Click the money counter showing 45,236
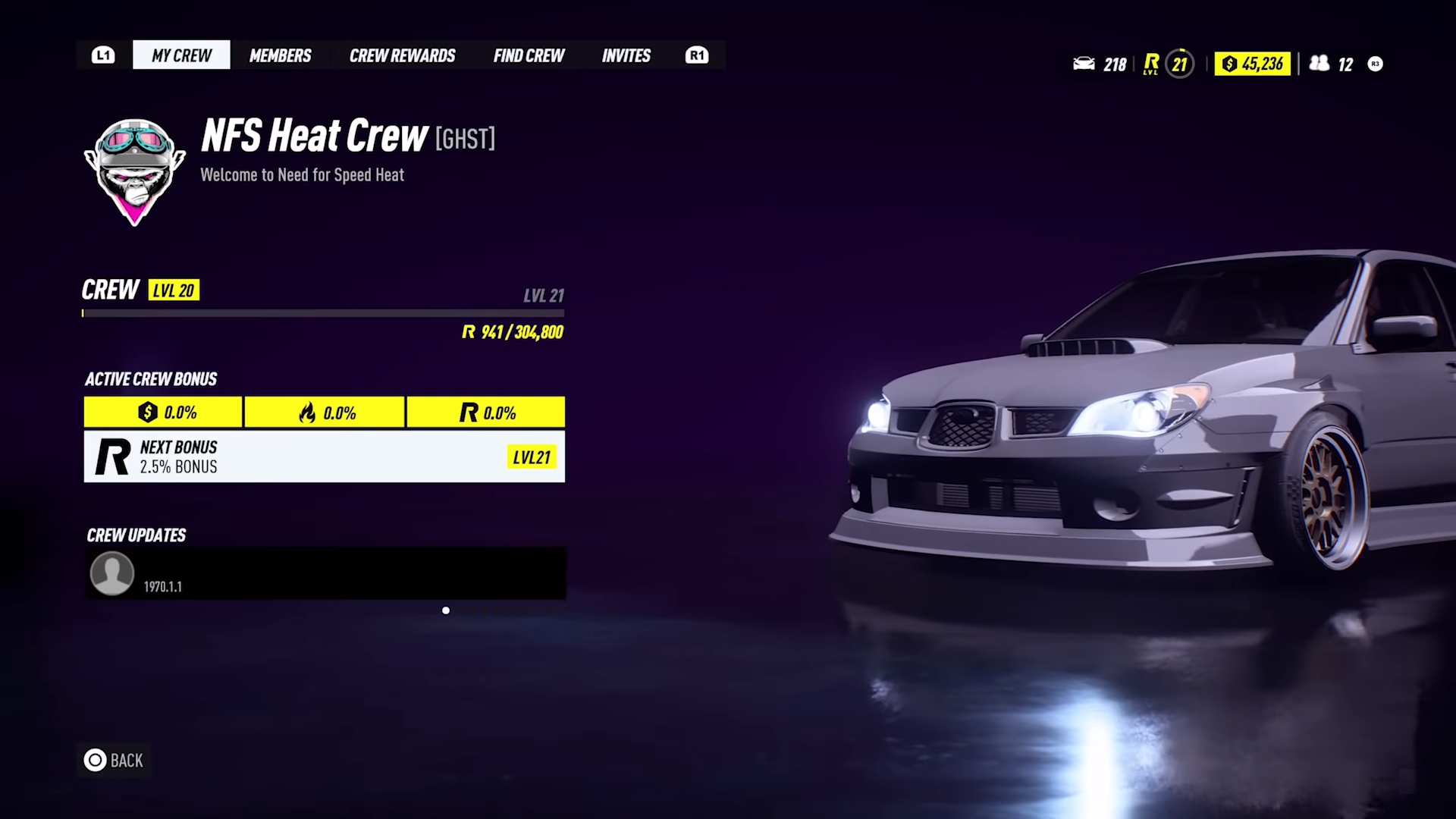This screenshot has height=819, width=1456. 1252,64
